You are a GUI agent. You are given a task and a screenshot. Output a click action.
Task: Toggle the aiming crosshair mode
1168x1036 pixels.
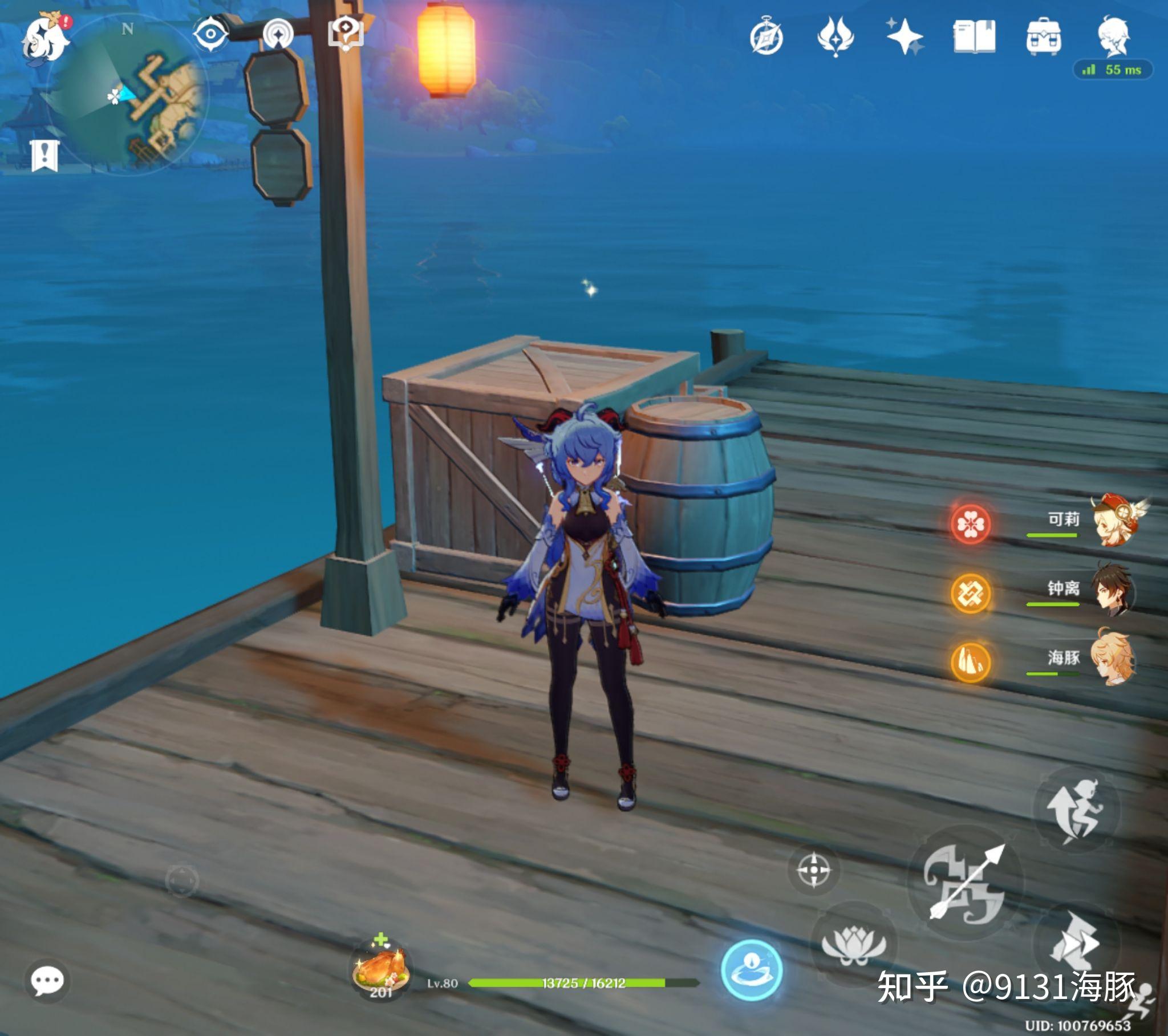click(814, 870)
